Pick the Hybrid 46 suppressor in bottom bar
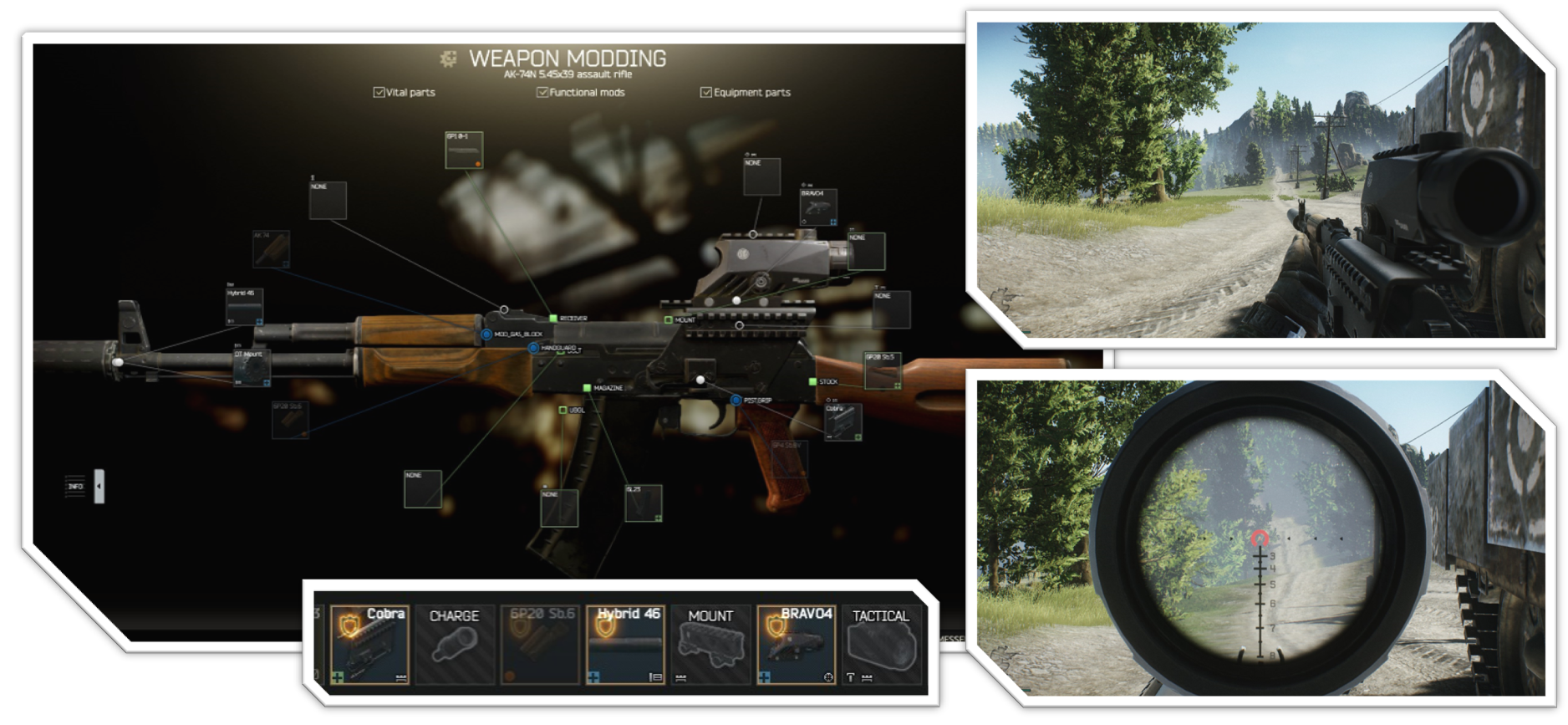Screen dimensions: 1568x725 point(626,645)
